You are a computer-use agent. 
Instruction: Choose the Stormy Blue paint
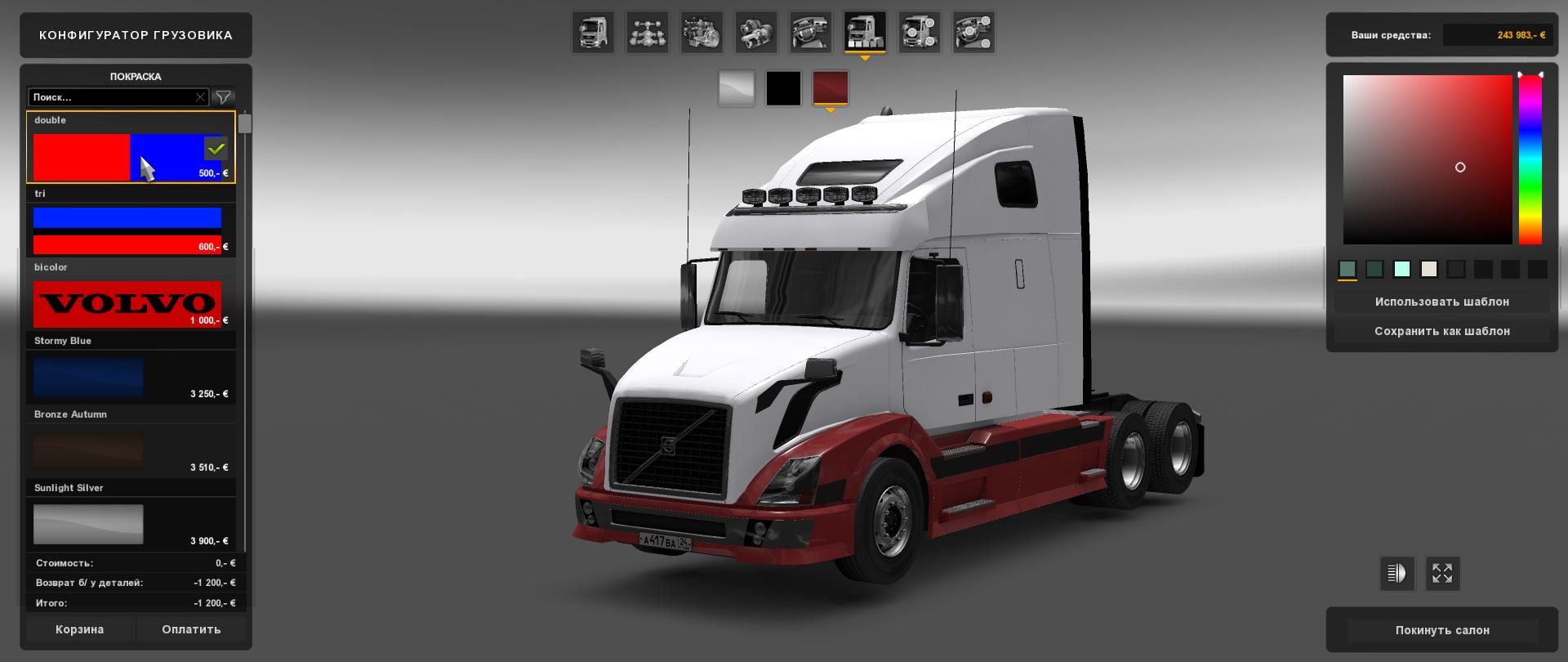(x=88, y=377)
